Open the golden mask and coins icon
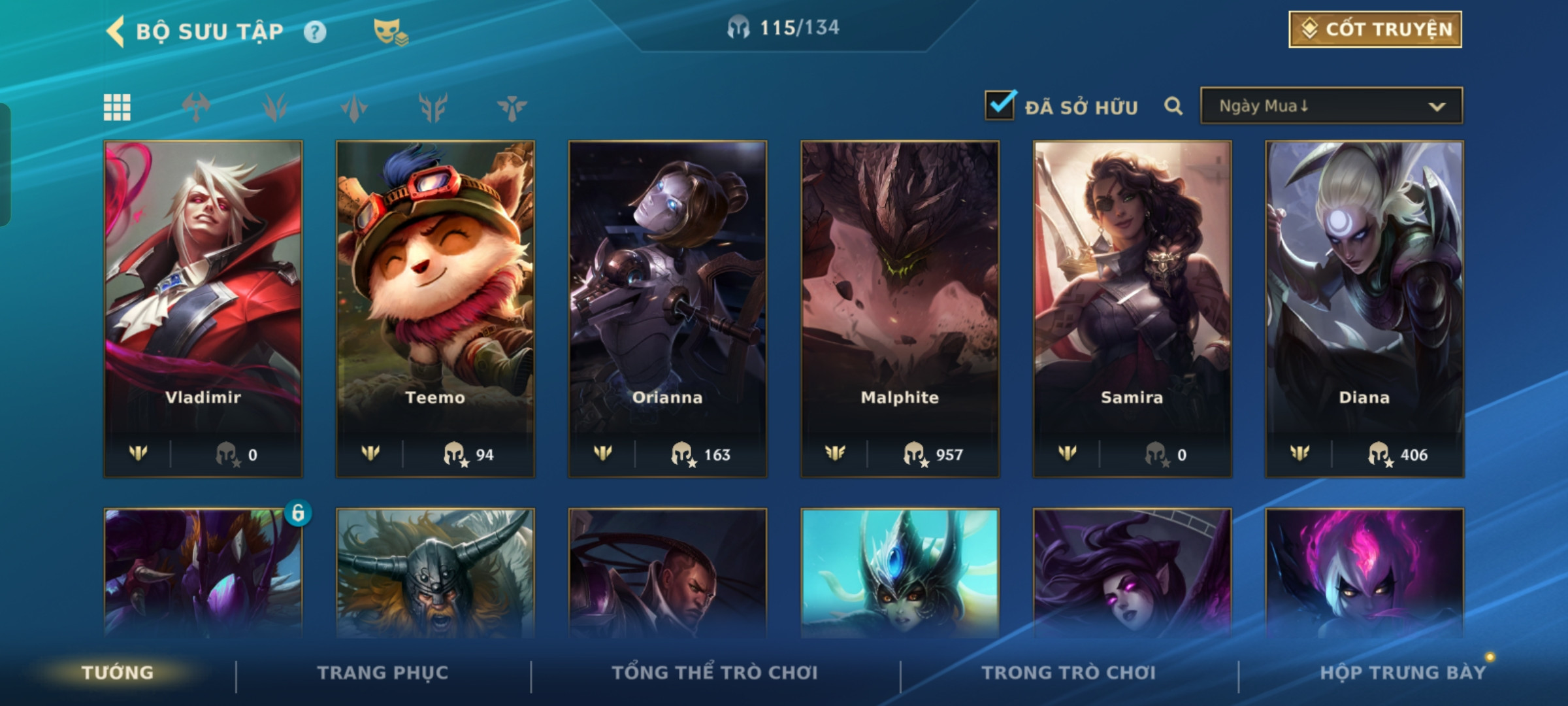This screenshot has width=1568, height=706. point(390,32)
